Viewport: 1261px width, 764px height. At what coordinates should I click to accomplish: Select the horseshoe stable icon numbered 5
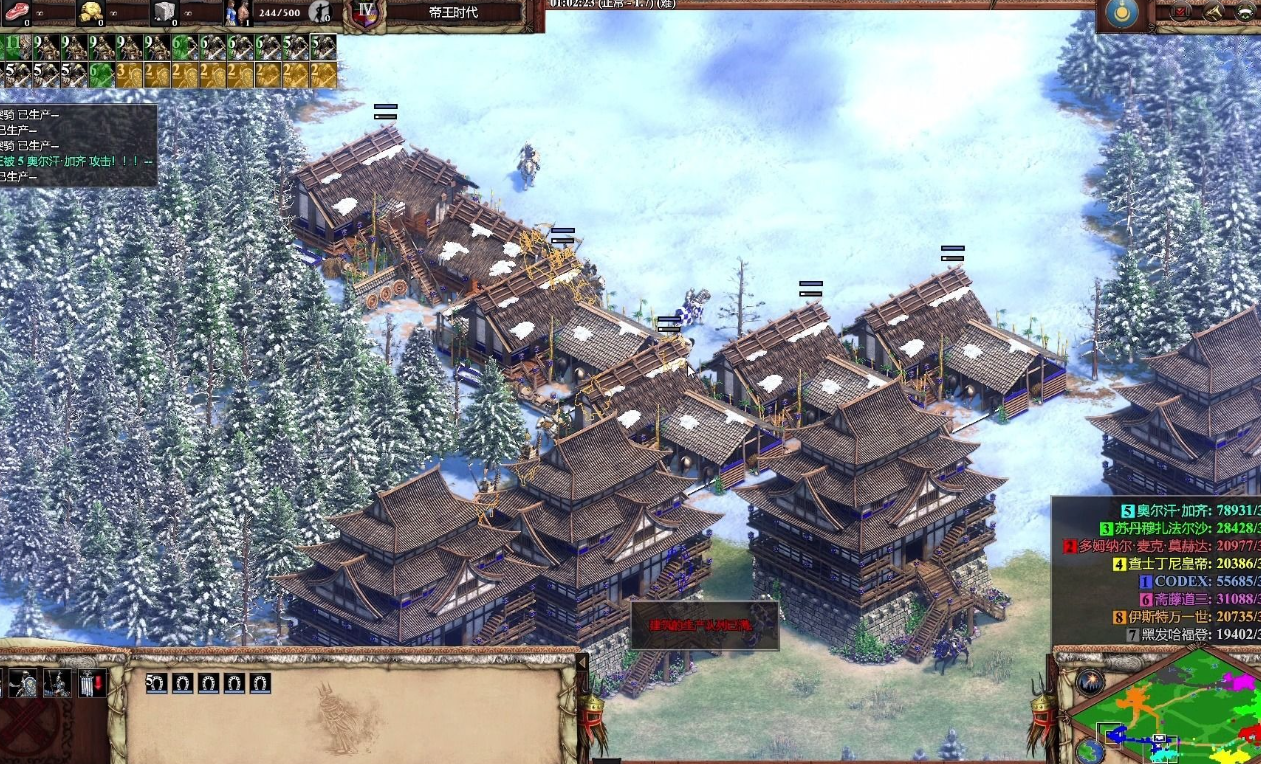pyautogui.click(x=157, y=684)
